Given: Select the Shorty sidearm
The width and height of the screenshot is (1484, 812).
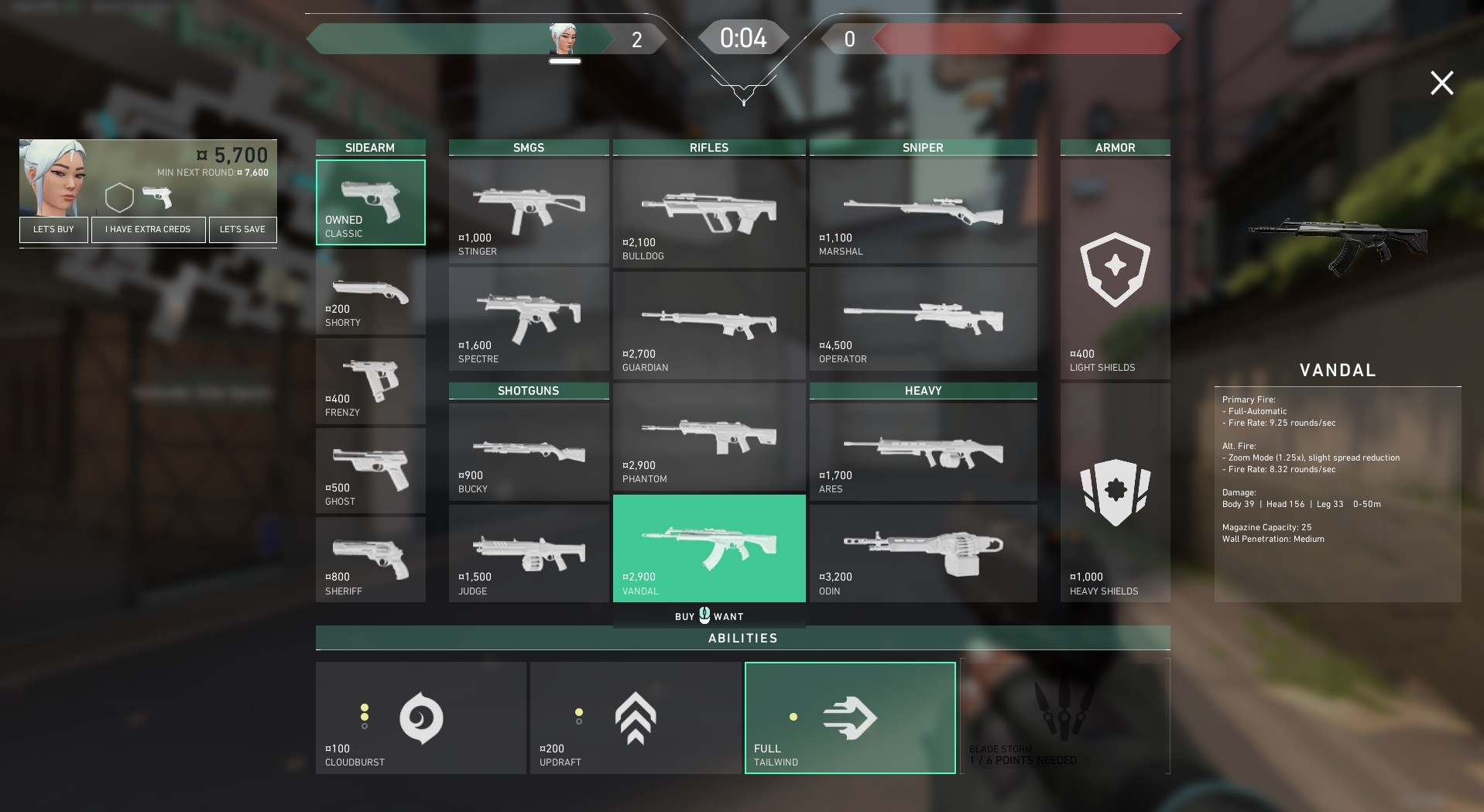Looking at the screenshot, I should (370, 293).
